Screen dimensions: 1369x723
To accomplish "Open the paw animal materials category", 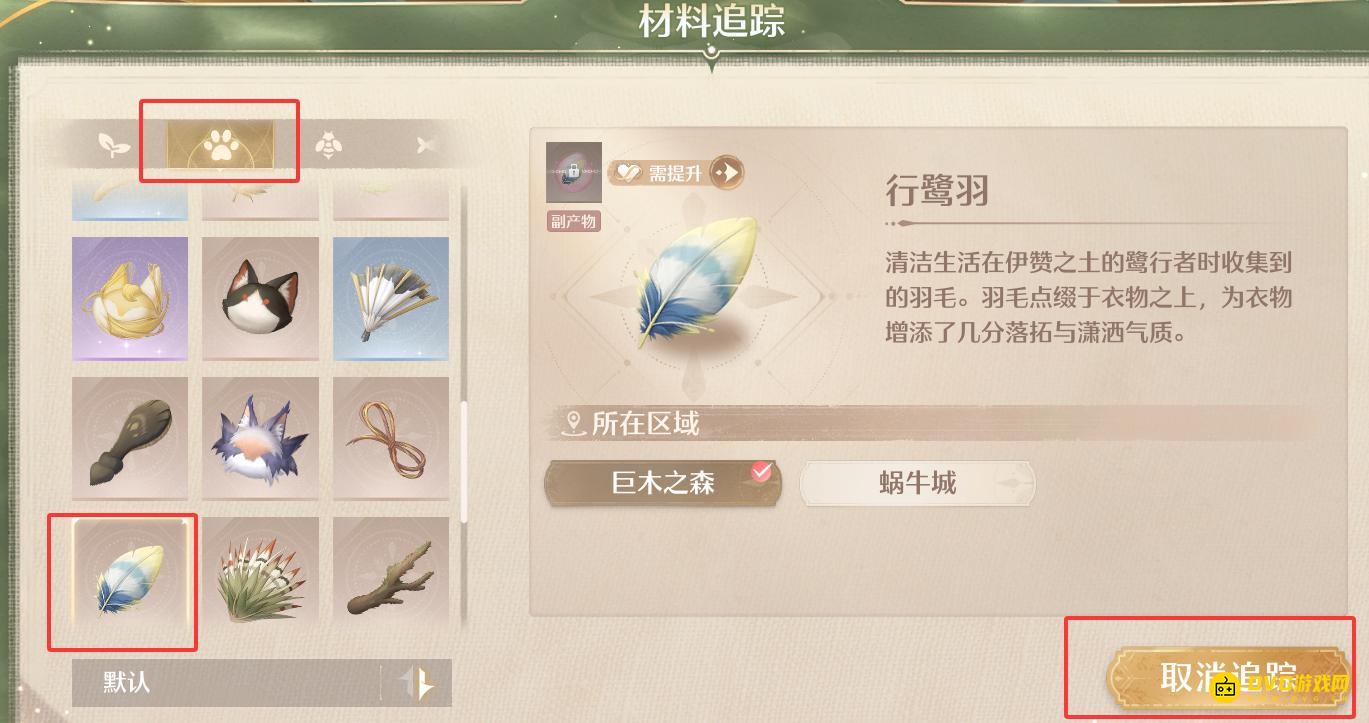I will pyautogui.click(x=220, y=144).
